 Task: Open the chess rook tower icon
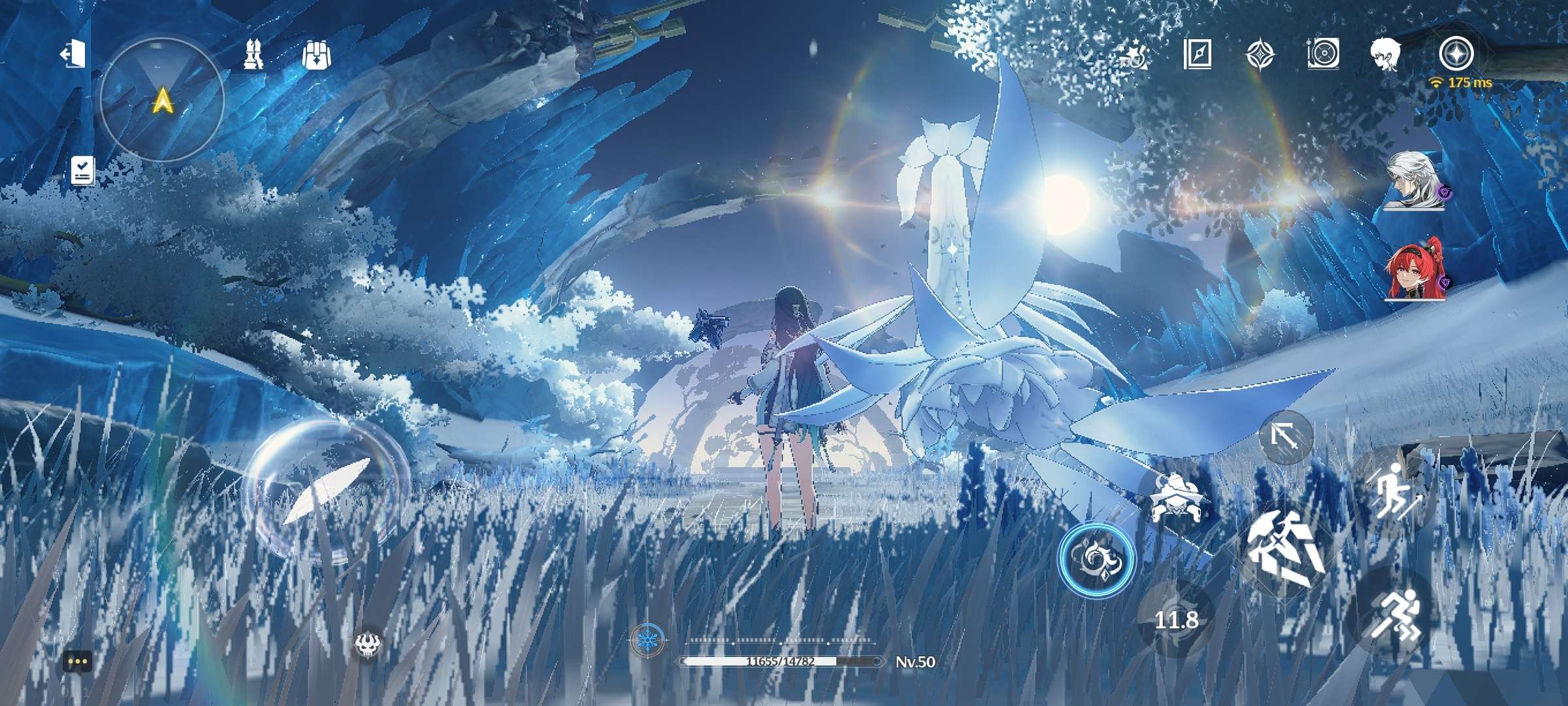253,54
